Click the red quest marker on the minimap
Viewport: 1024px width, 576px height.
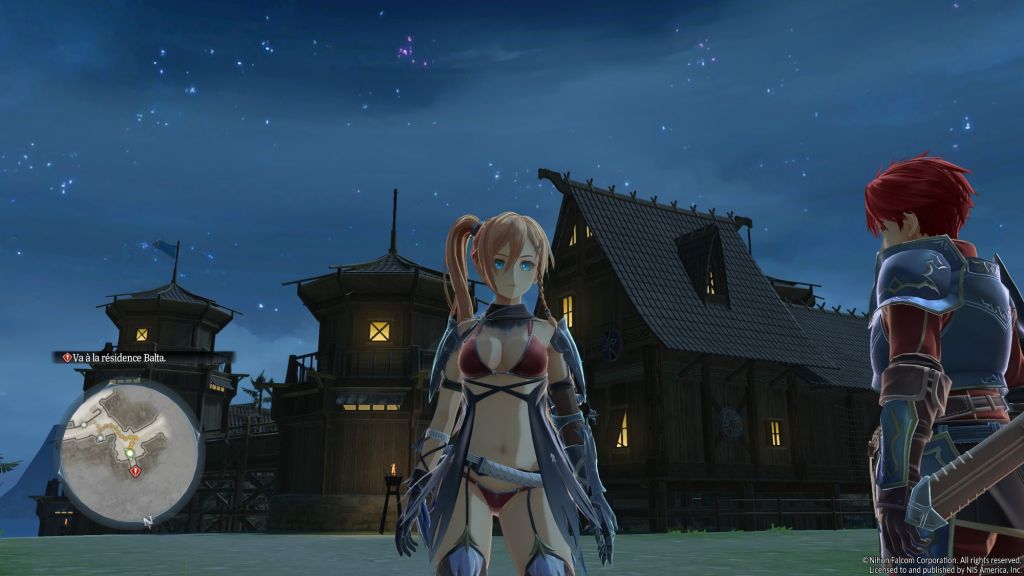pos(135,471)
